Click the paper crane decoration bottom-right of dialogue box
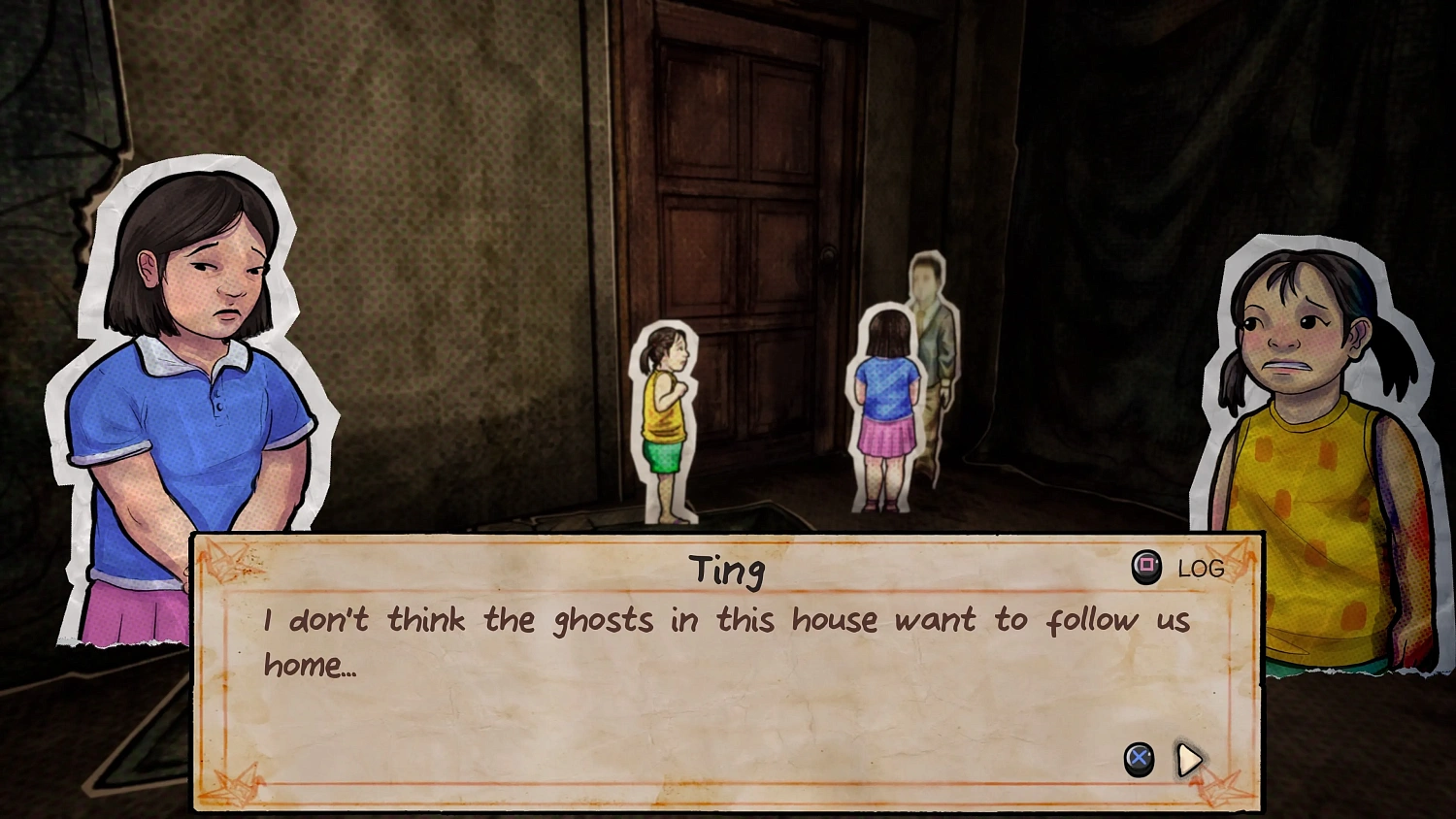The image size is (1456, 819). 1221,788
